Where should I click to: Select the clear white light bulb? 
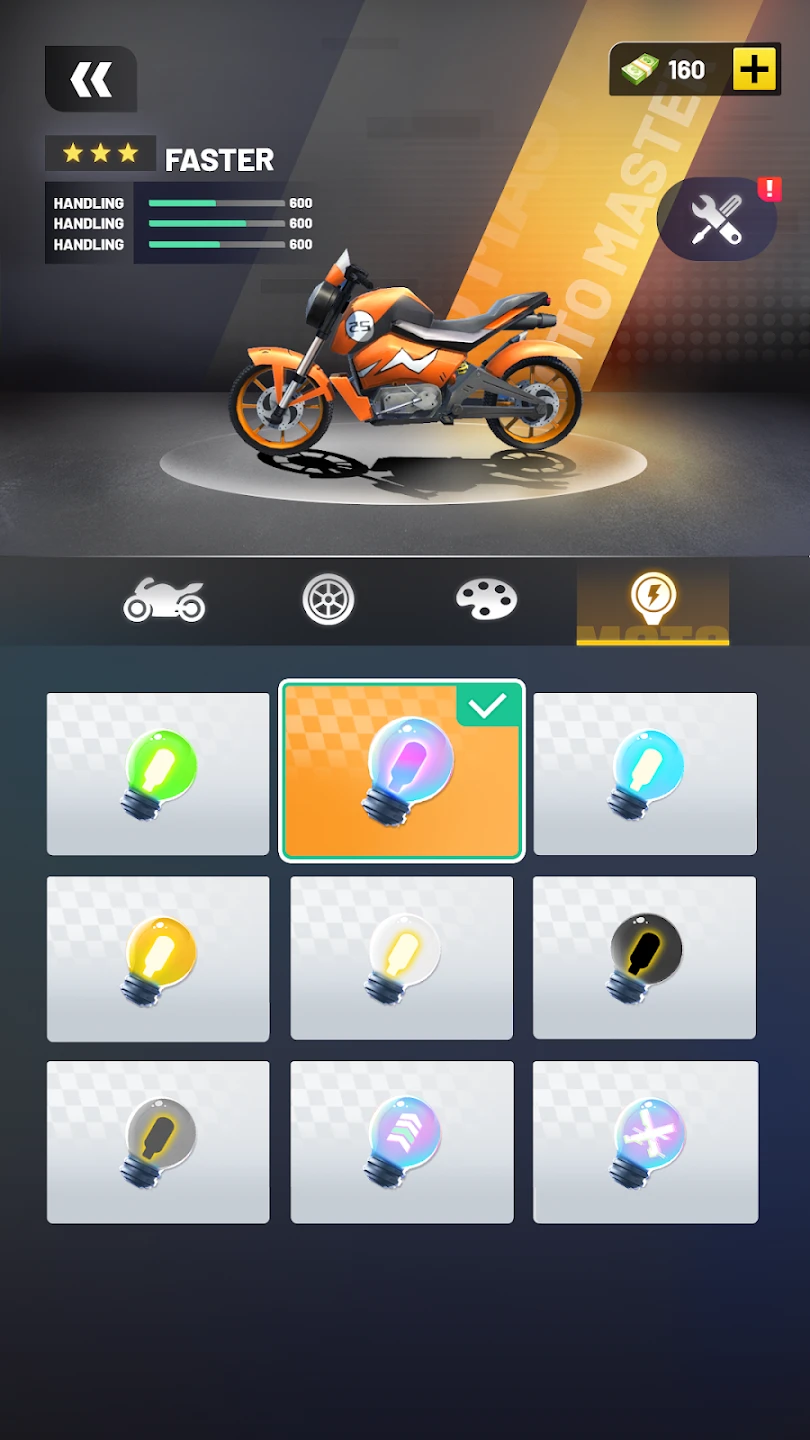point(401,958)
